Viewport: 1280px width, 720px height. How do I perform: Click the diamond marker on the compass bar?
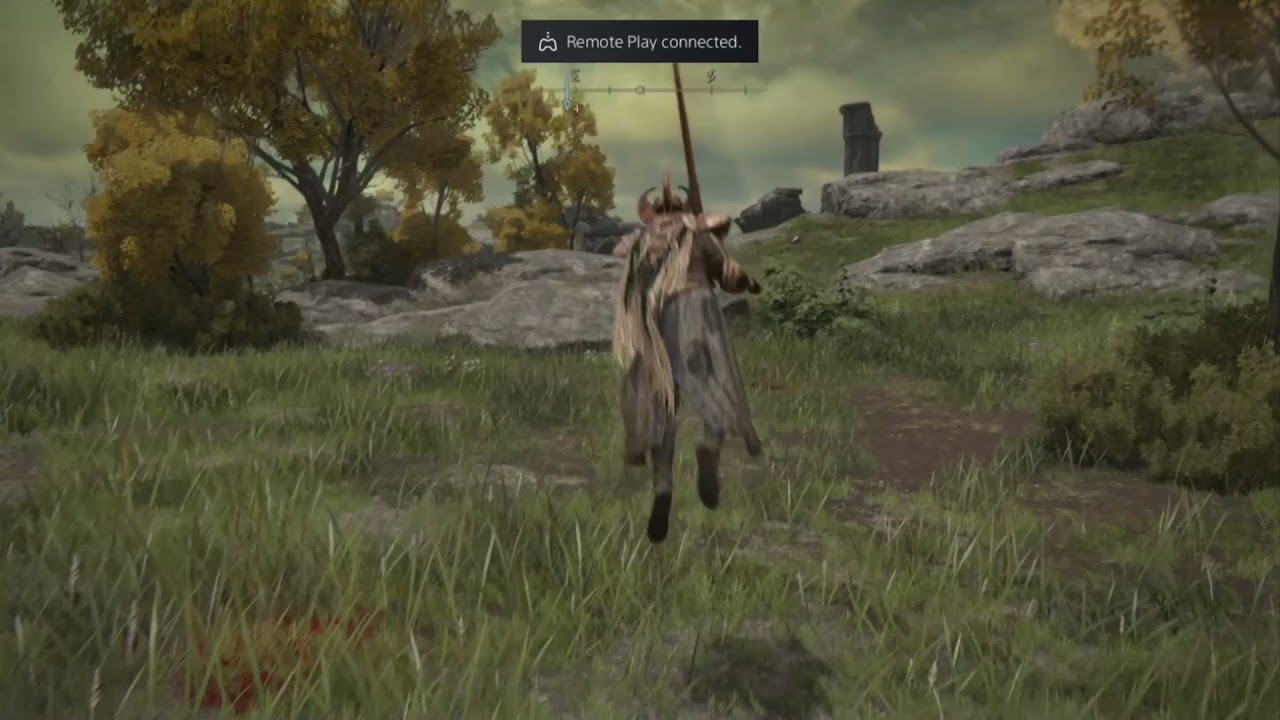pyautogui.click(x=640, y=88)
